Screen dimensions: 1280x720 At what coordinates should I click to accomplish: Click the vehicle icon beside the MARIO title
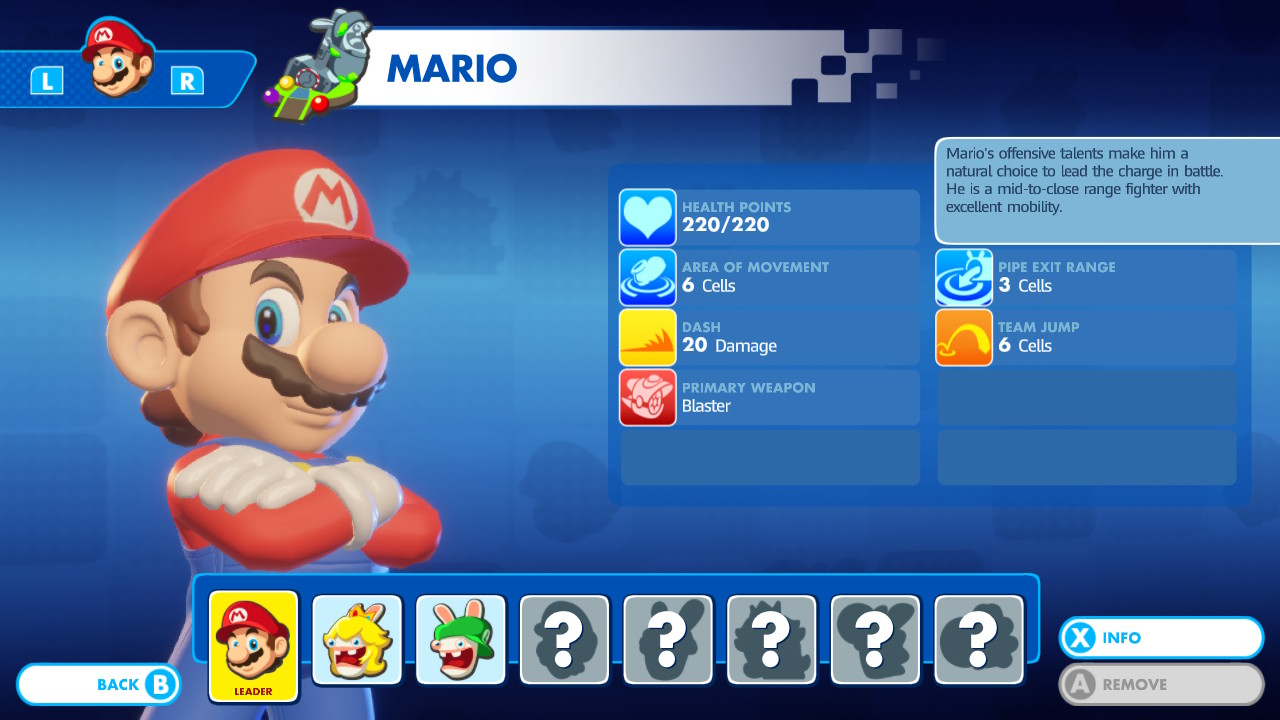(x=320, y=62)
